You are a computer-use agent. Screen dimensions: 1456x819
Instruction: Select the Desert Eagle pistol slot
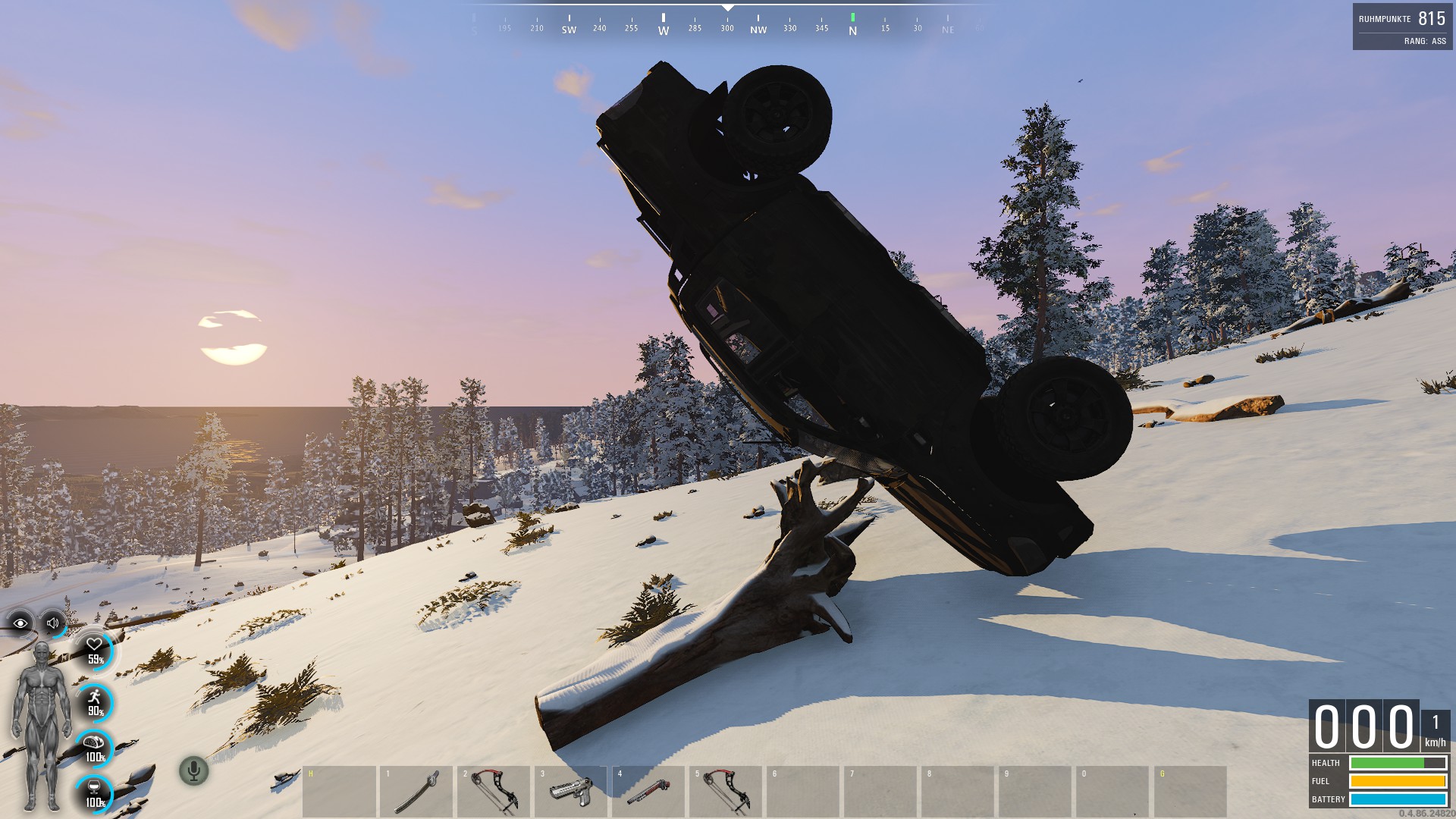571,791
